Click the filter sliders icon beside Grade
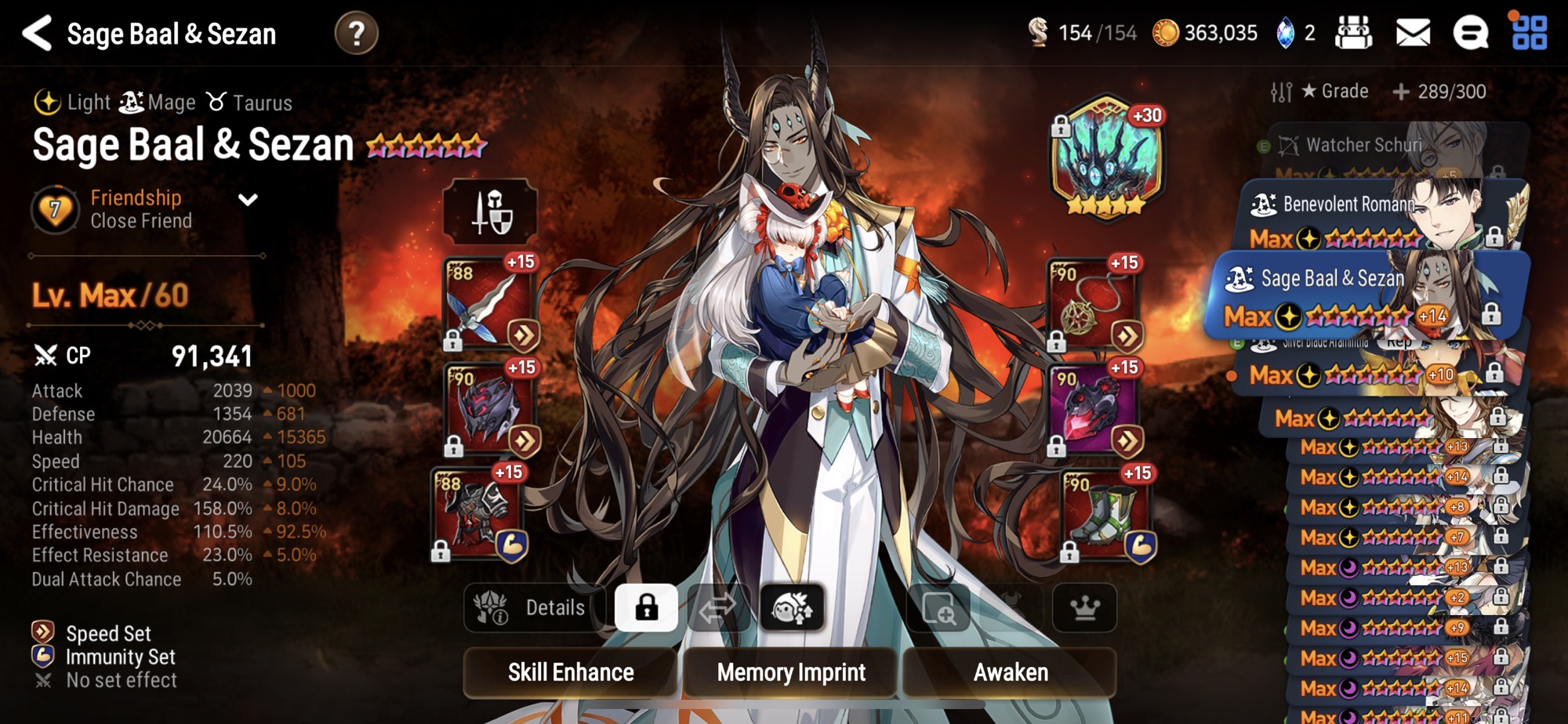 (x=1281, y=91)
